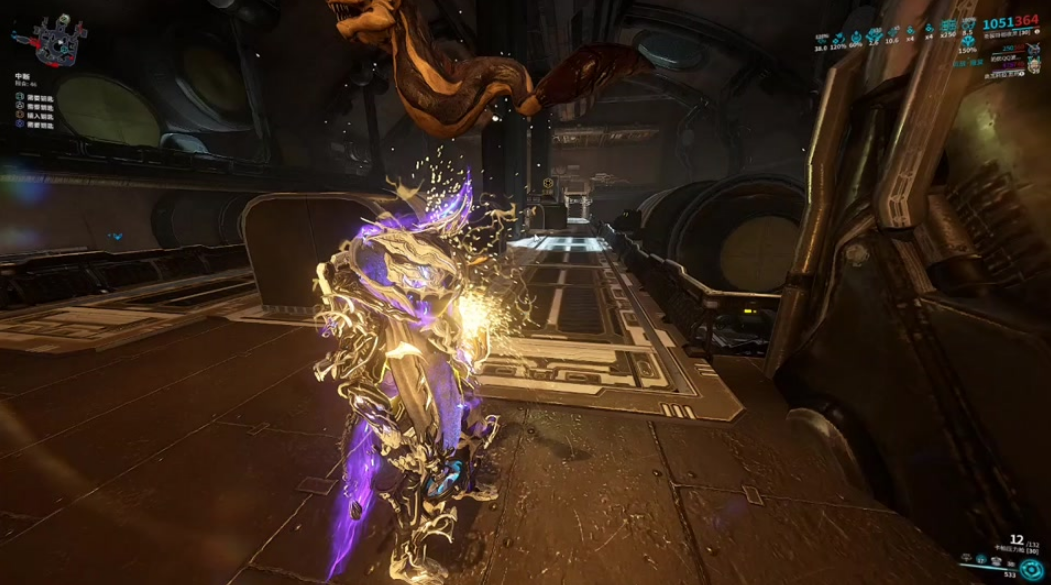Select the orange objective tower icon
Image resolution: width=1051 pixels, height=585 pixels.
tap(20, 114)
